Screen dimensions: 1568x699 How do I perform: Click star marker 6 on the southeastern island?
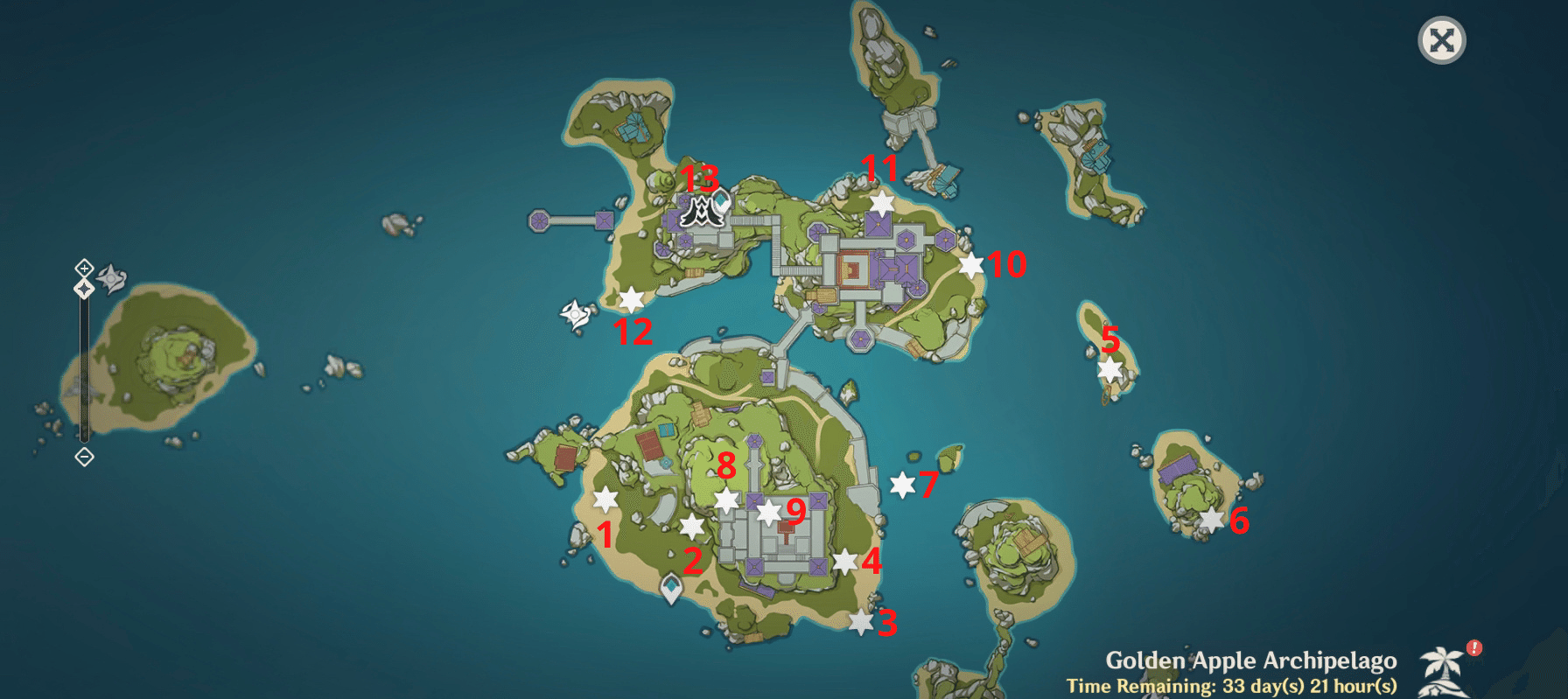point(1212,521)
